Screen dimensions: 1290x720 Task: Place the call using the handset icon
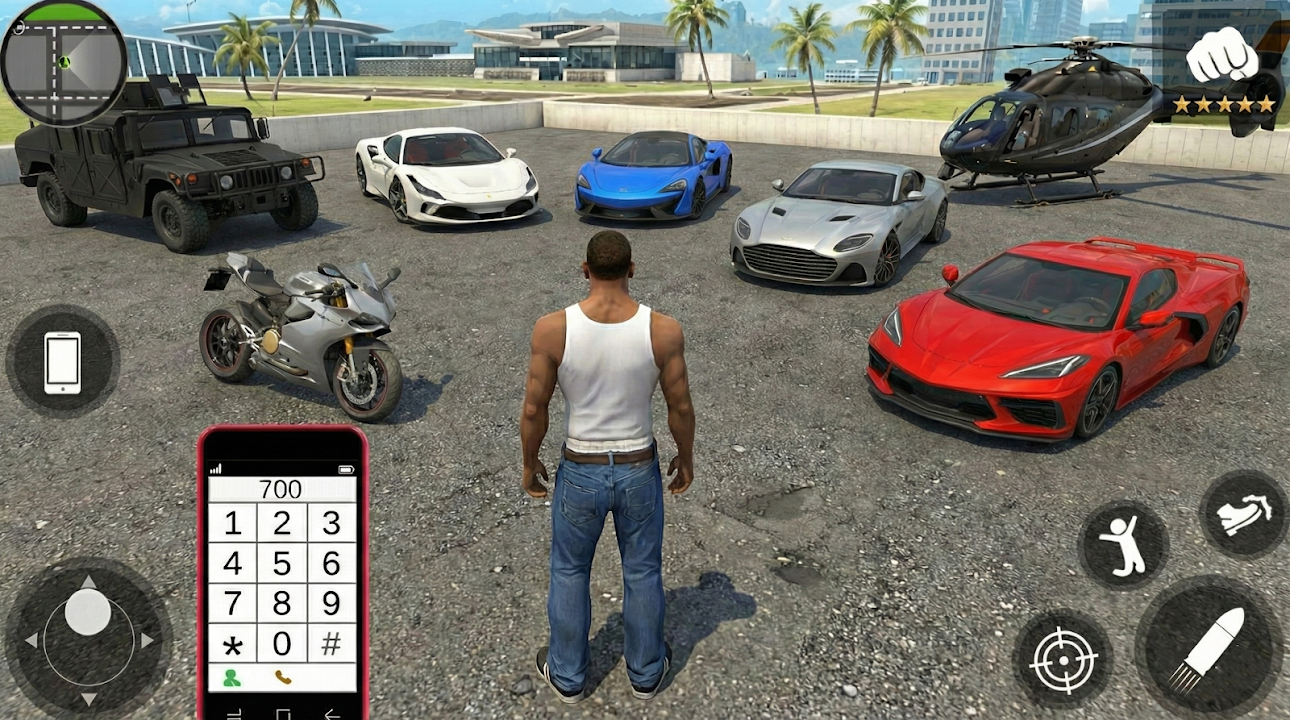click(x=283, y=678)
